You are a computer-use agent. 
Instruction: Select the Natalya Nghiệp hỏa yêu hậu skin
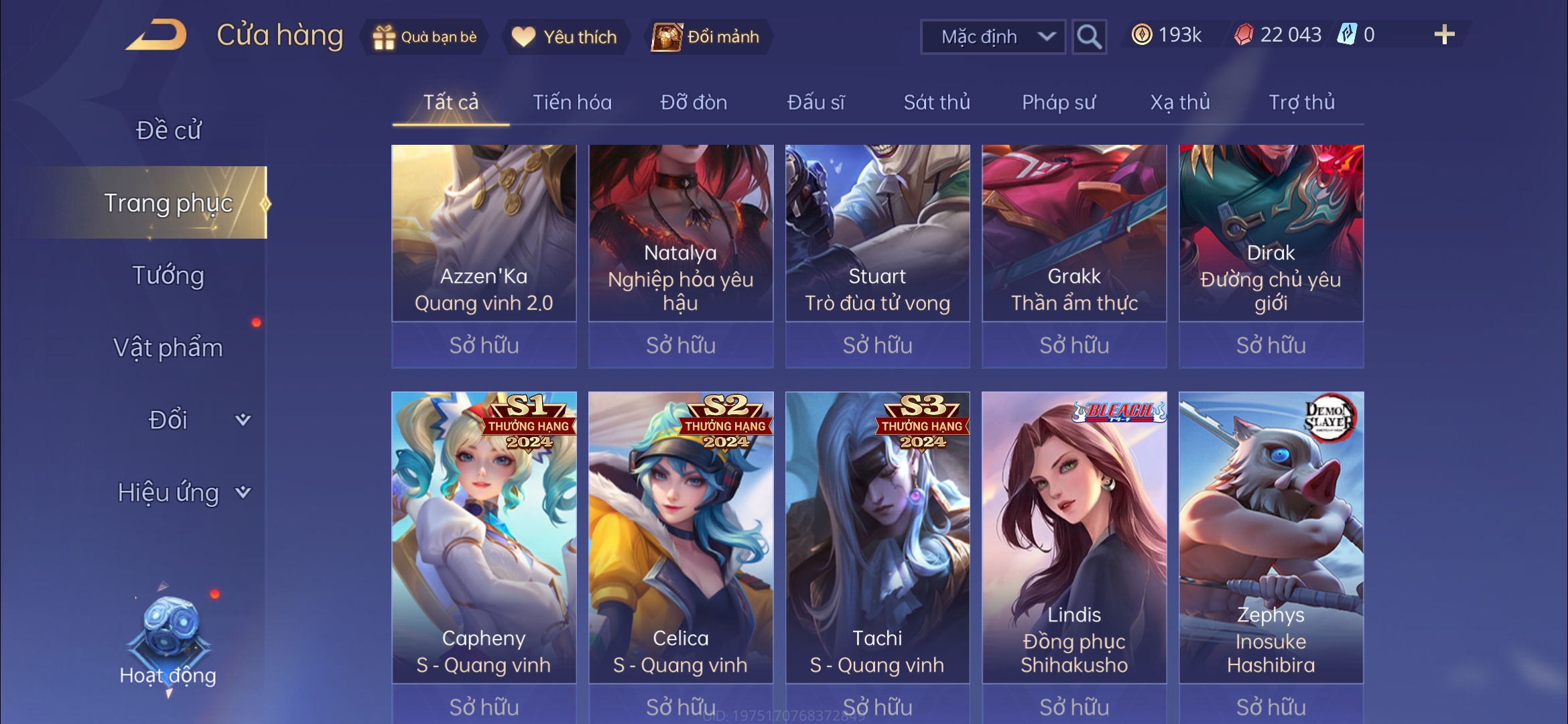pyautogui.click(x=681, y=235)
